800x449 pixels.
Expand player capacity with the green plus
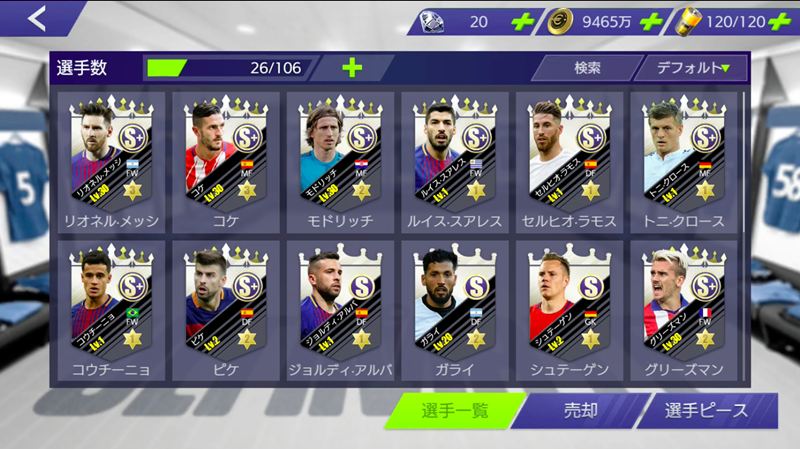(353, 68)
